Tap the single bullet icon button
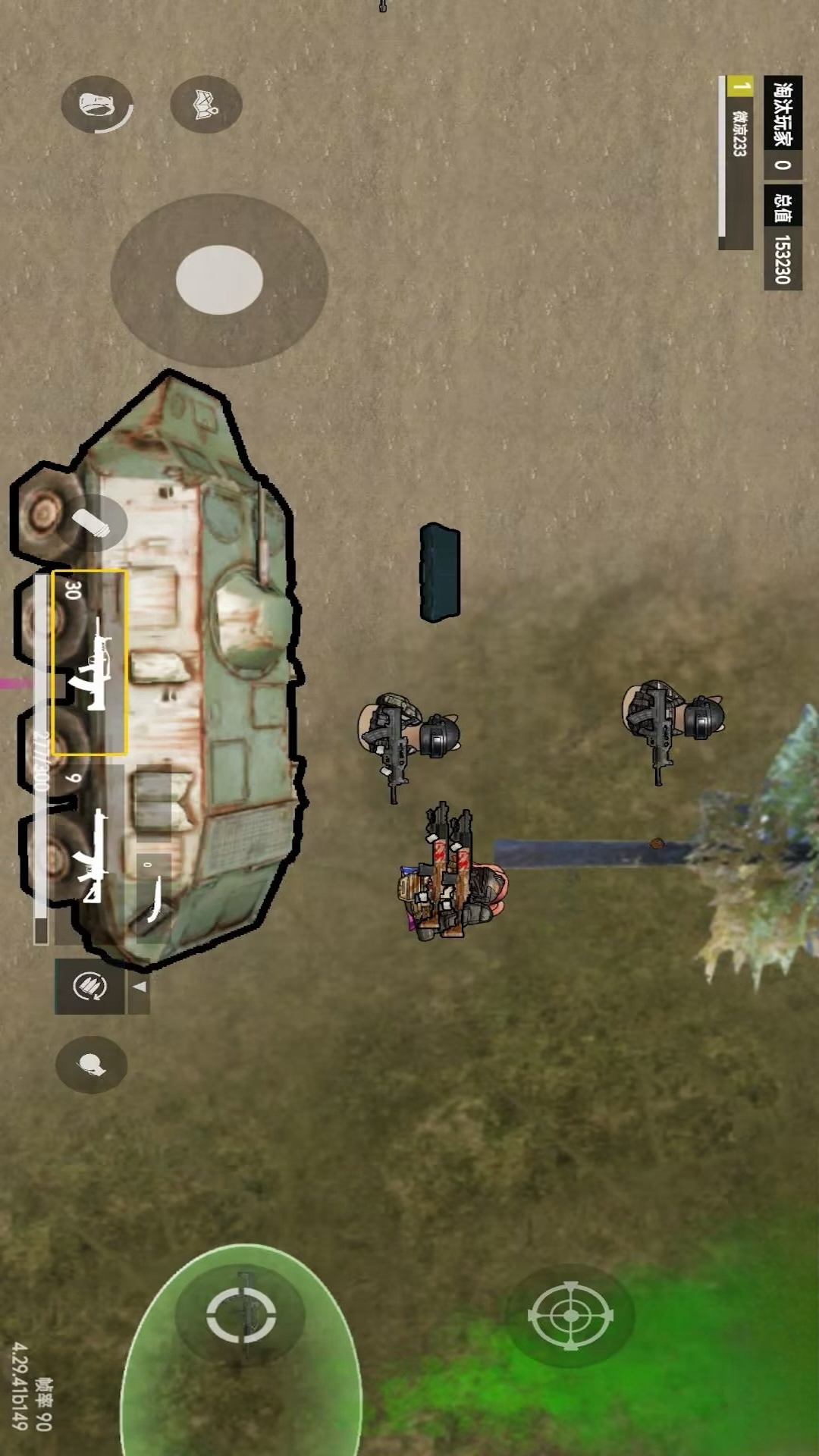This screenshot has height=1456, width=819. tap(97, 522)
